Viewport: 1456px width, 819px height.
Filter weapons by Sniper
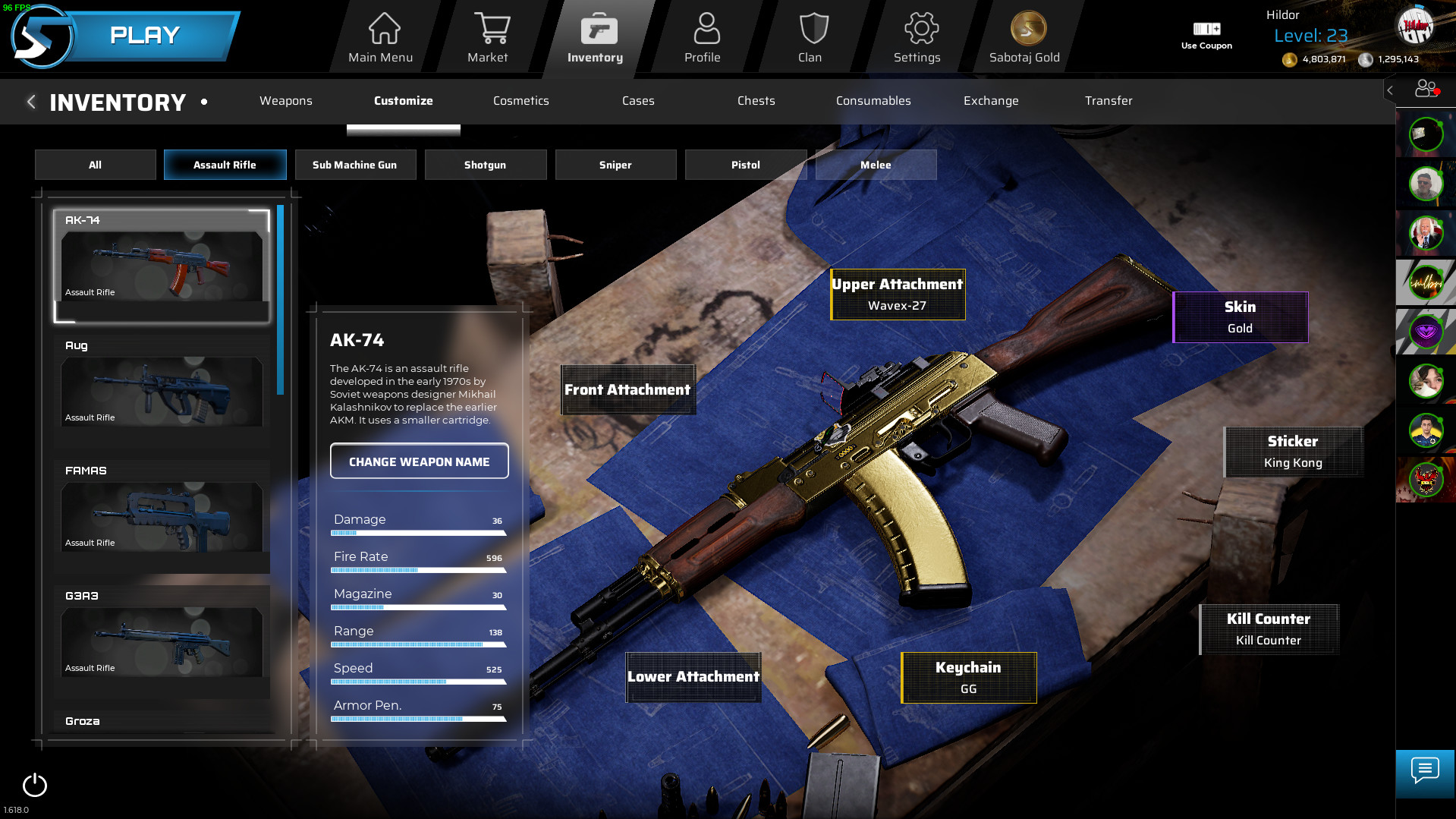pyautogui.click(x=615, y=164)
